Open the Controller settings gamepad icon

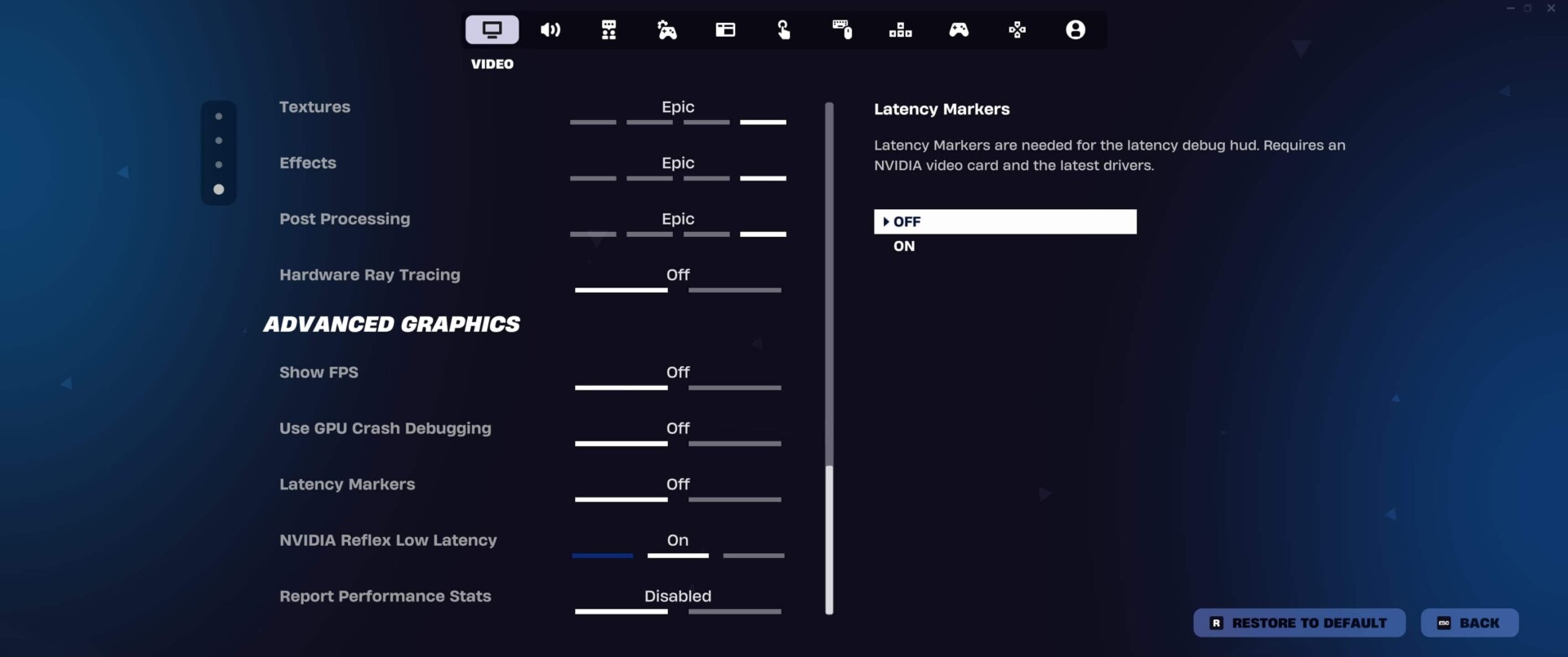(959, 29)
